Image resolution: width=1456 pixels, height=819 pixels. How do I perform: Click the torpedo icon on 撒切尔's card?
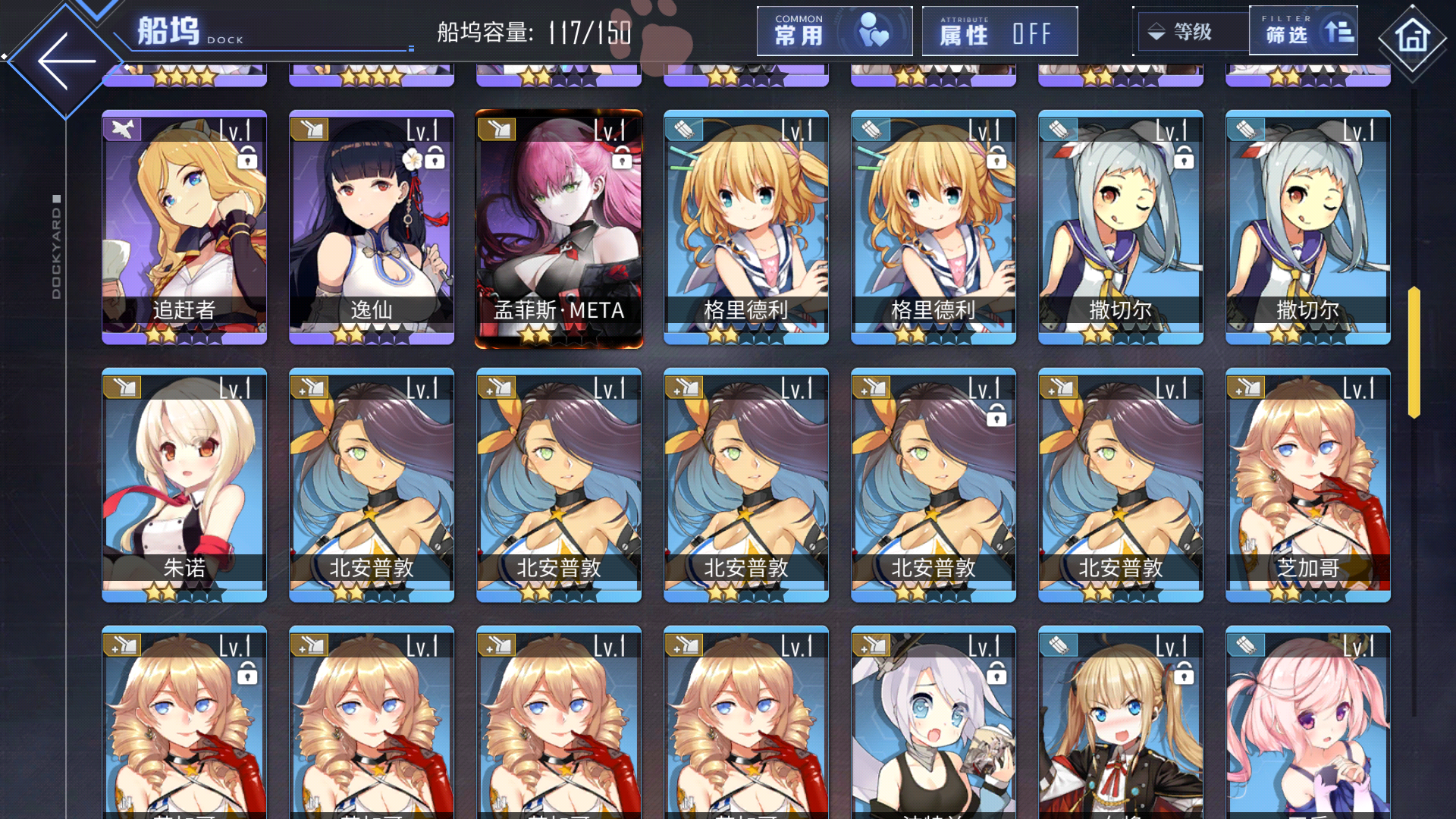pyautogui.click(x=1059, y=129)
